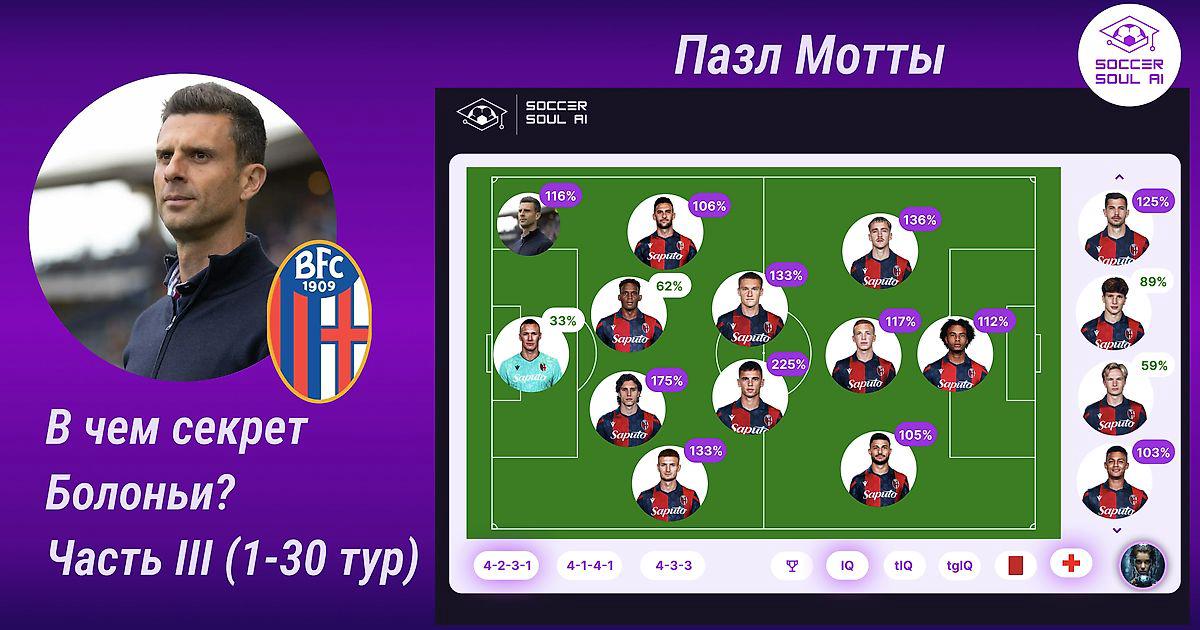Choose the 4-3-3 formation
The image size is (1200, 630).
(673, 565)
